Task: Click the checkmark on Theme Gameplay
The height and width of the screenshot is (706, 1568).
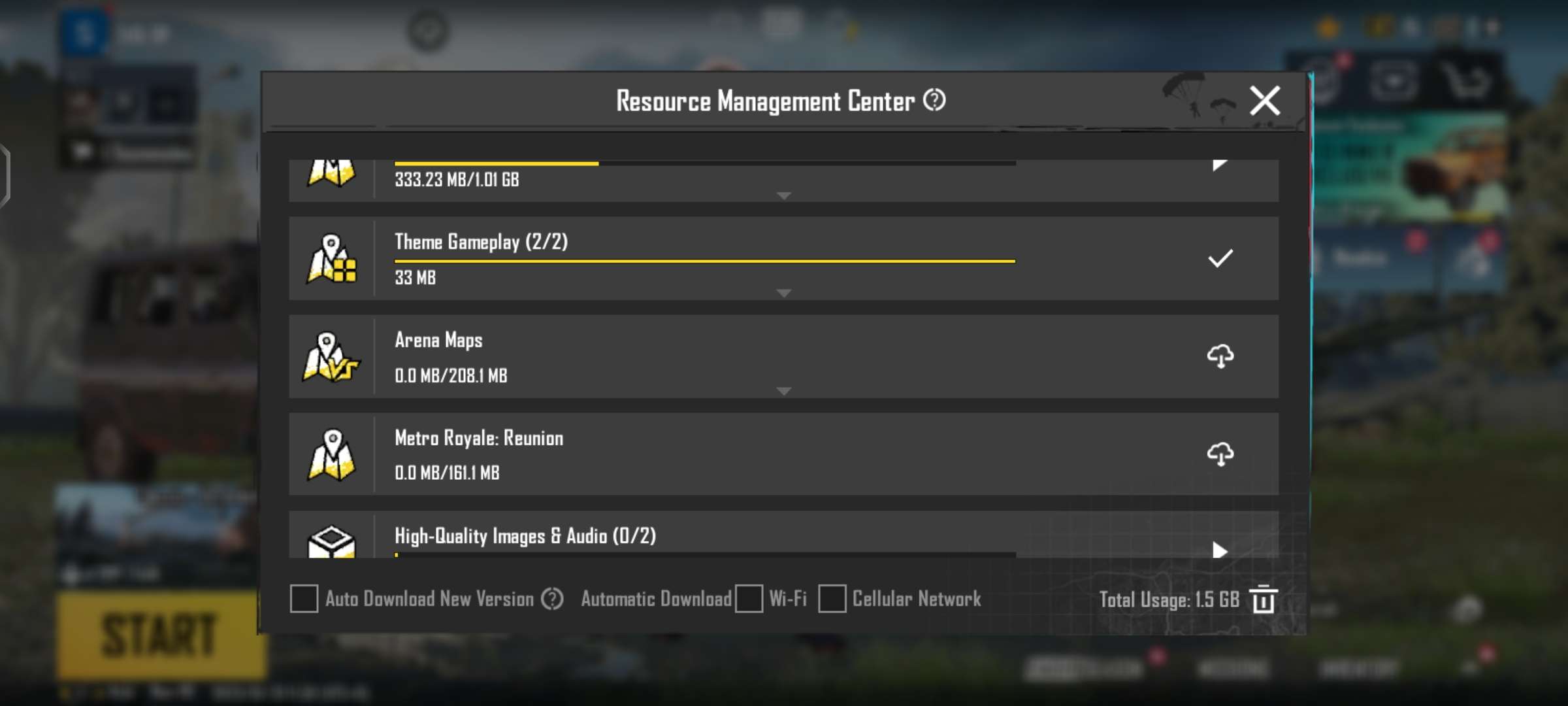Action: (1221, 259)
